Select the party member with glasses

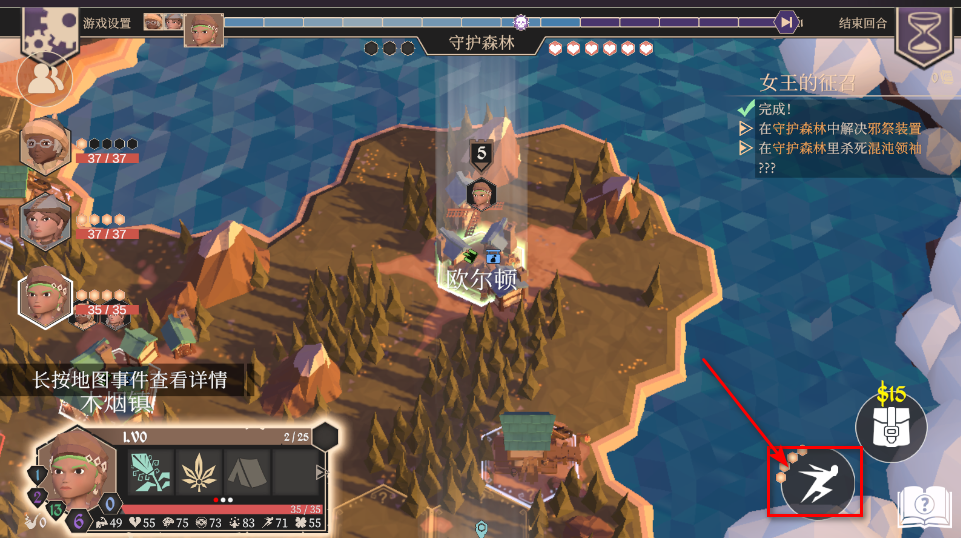[45, 147]
